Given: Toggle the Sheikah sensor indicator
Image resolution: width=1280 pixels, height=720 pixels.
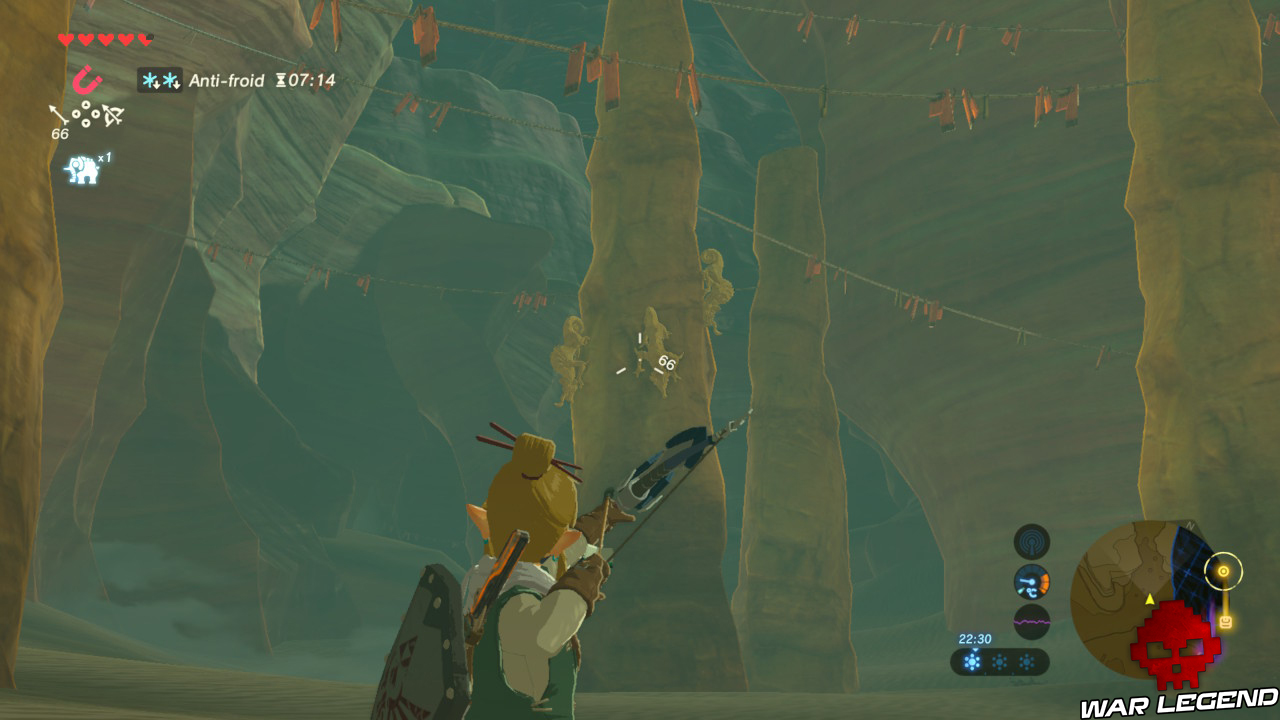Looking at the screenshot, I should 1032,541.
